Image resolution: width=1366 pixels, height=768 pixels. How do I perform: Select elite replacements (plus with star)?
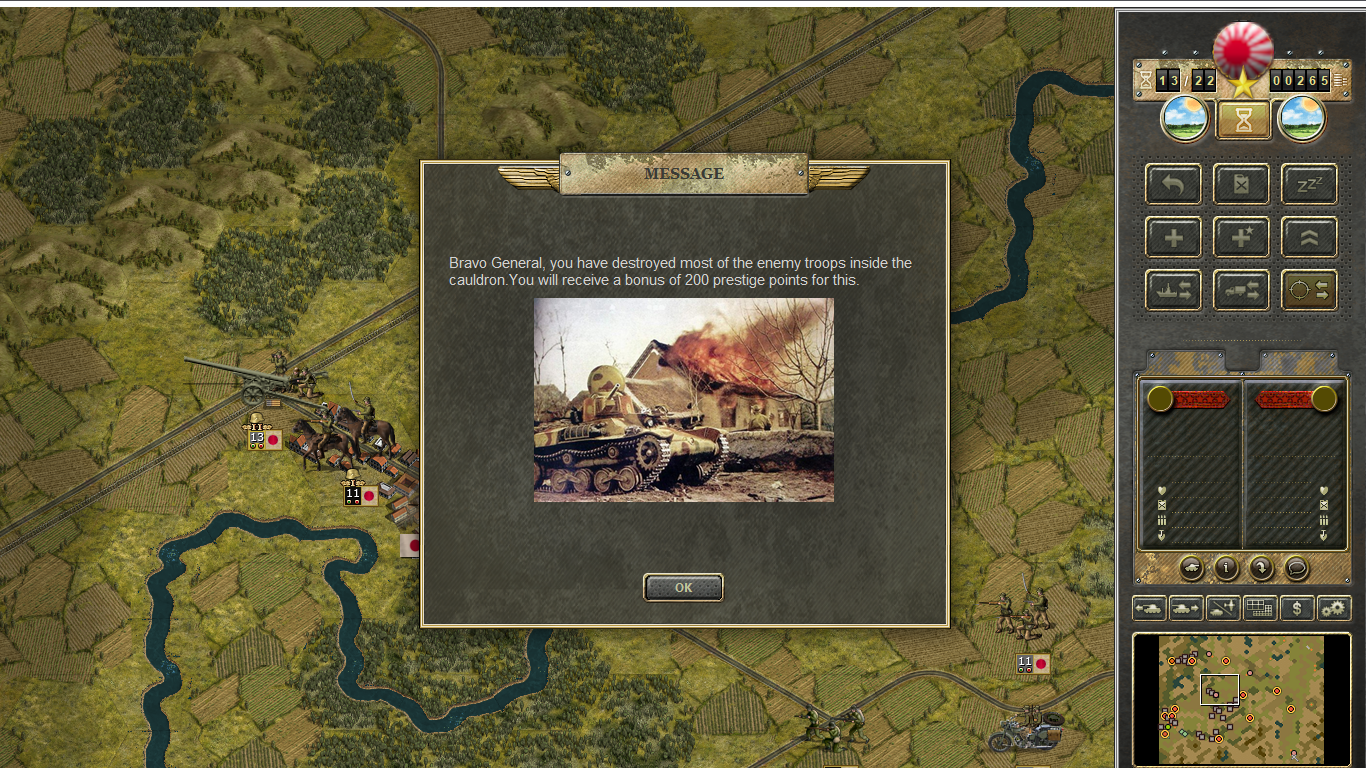click(1241, 237)
